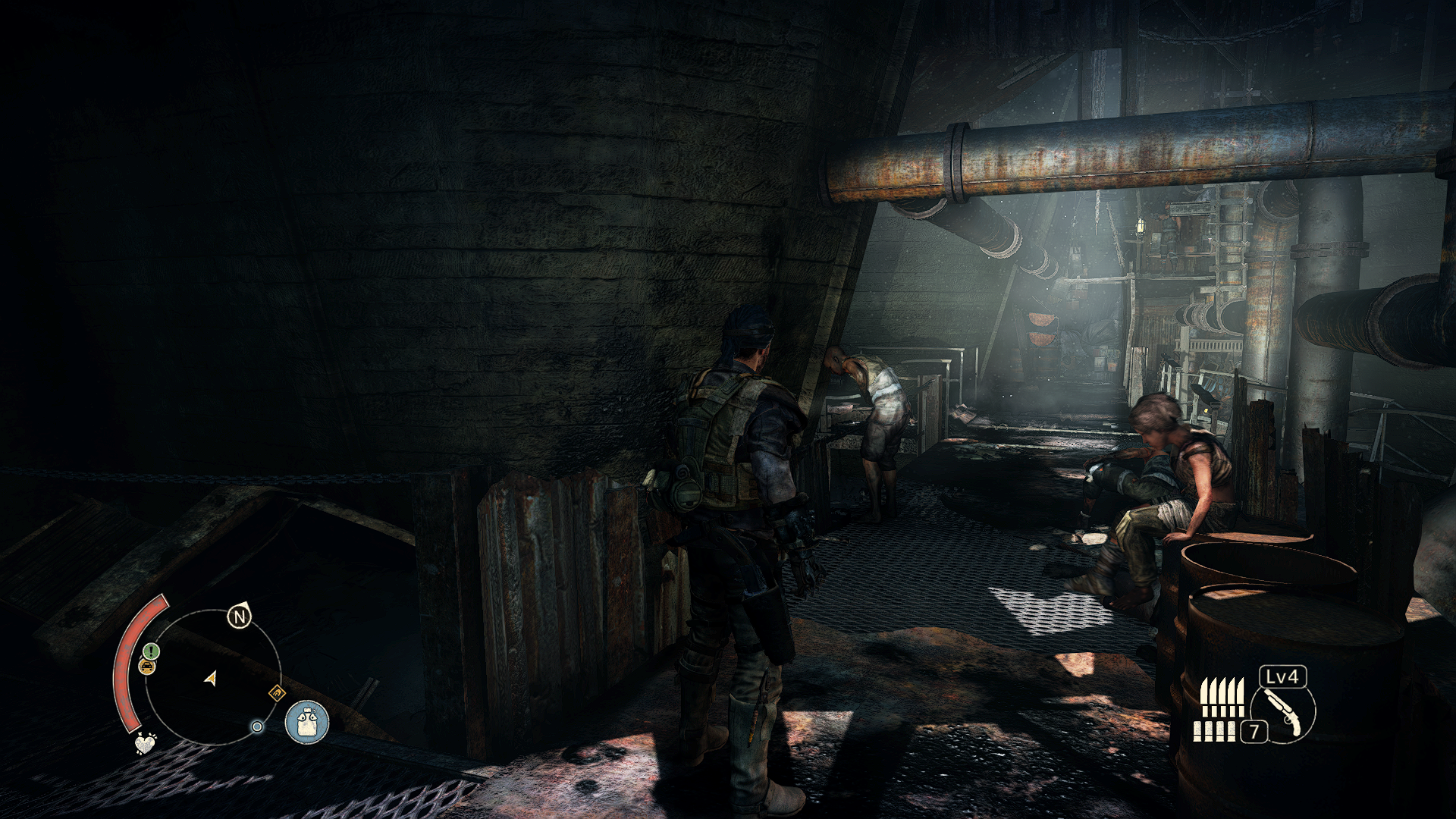Screen dimensions: 1456x819
Task: Click the white heart icon
Action: click(x=144, y=743)
